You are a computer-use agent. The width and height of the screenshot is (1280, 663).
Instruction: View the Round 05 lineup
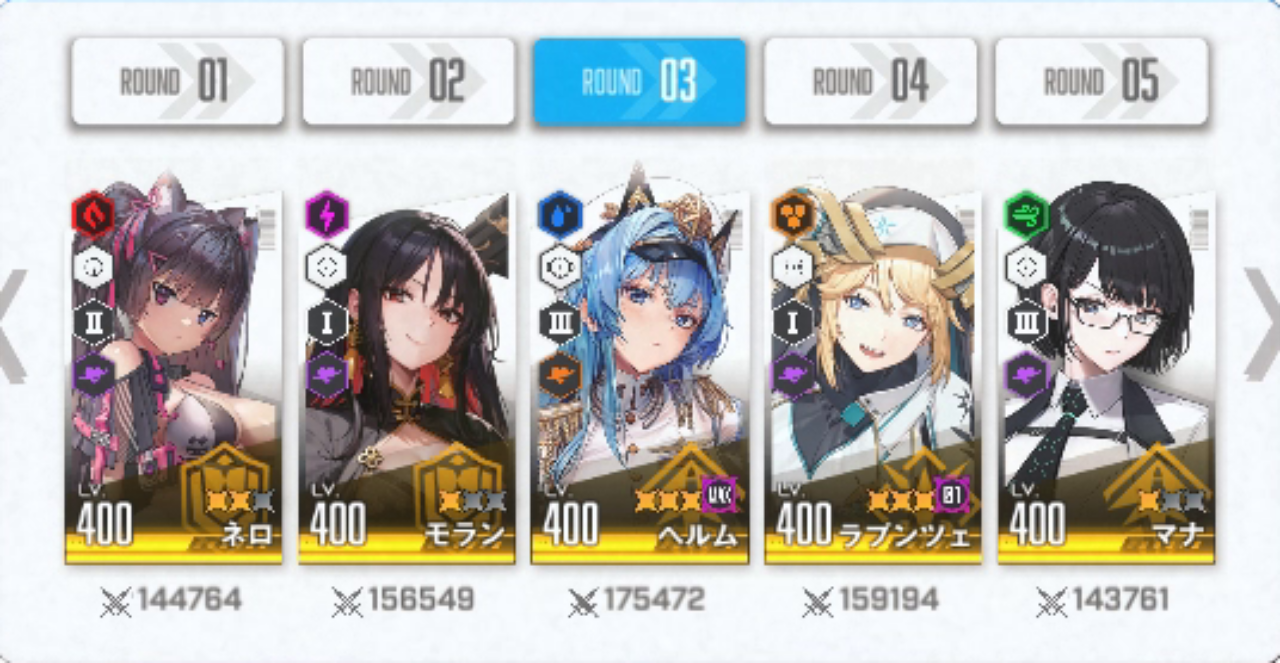[1101, 82]
